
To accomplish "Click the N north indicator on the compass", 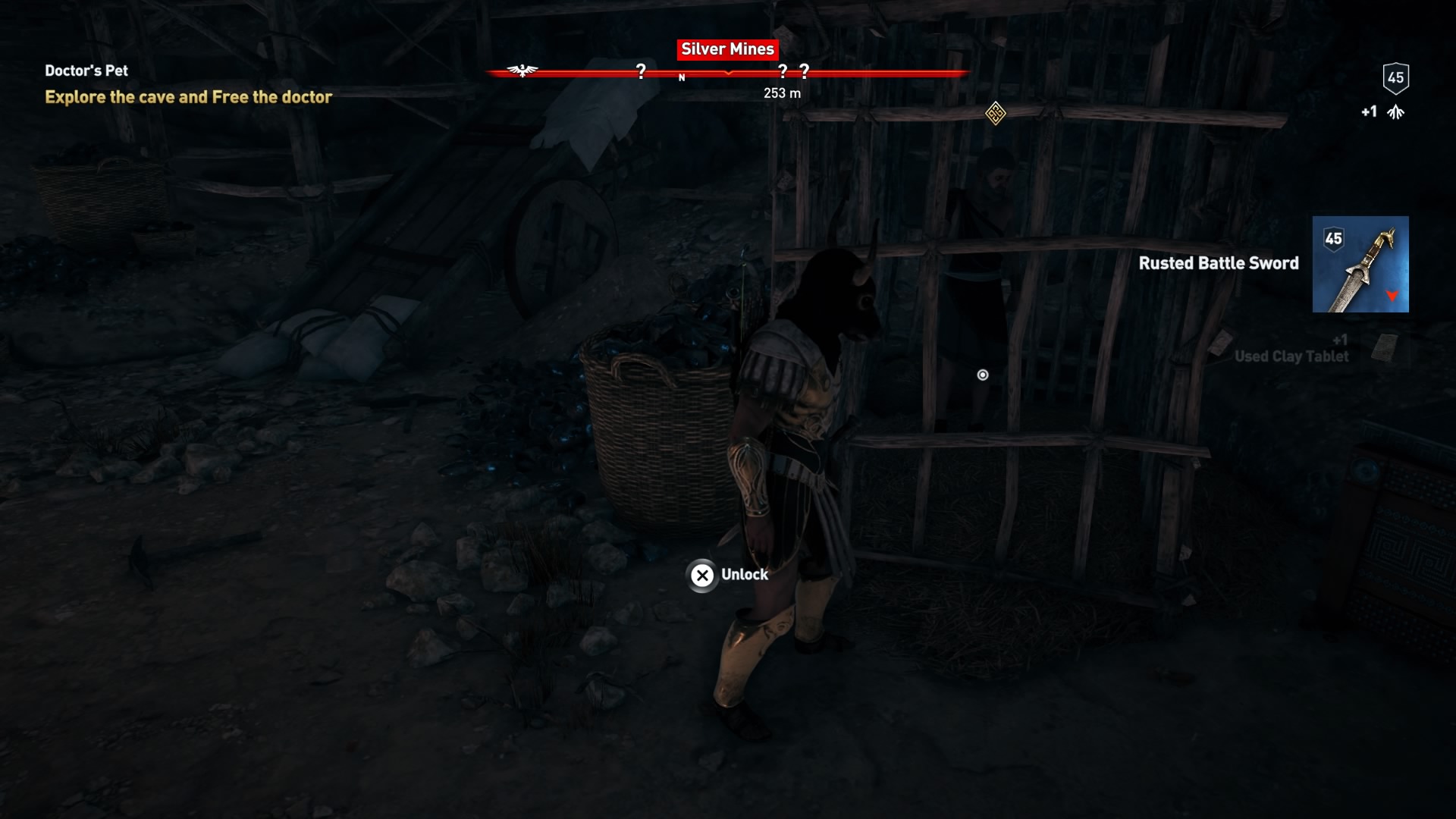I will 682,77.
